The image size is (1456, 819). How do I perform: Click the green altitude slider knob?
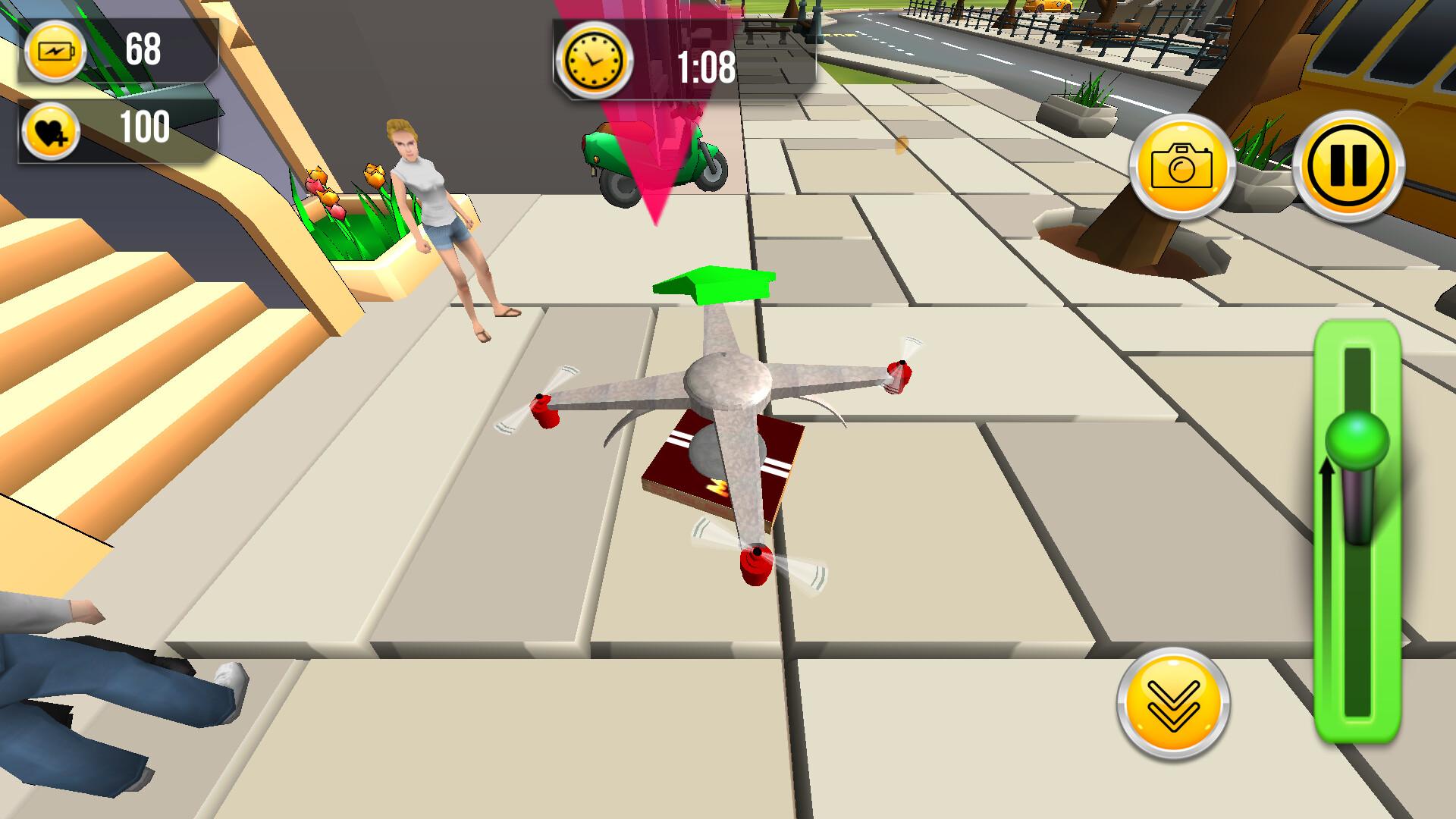tap(1357, 441)
